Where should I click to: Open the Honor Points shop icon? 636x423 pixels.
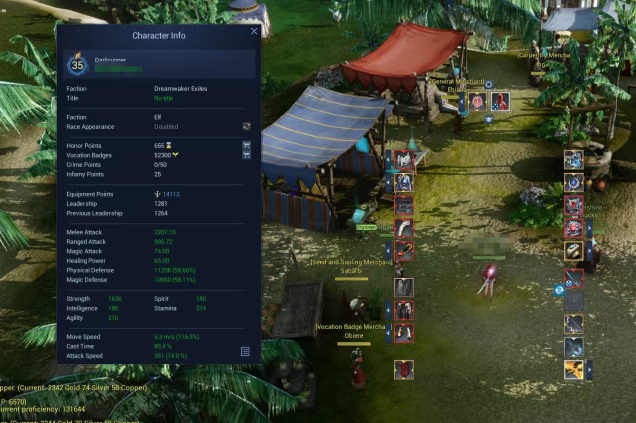pos(246,145)
